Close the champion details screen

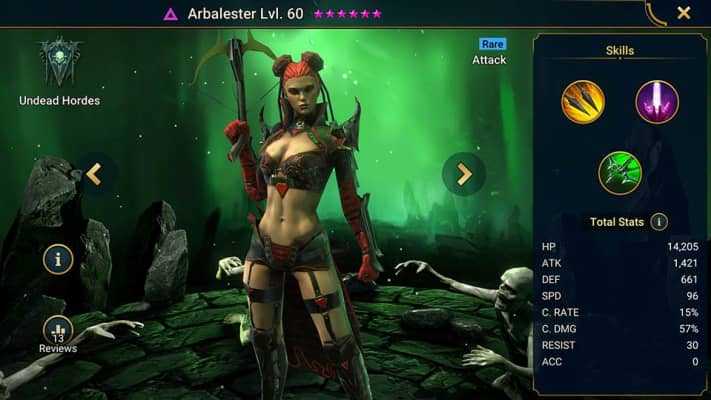(684, 13)
